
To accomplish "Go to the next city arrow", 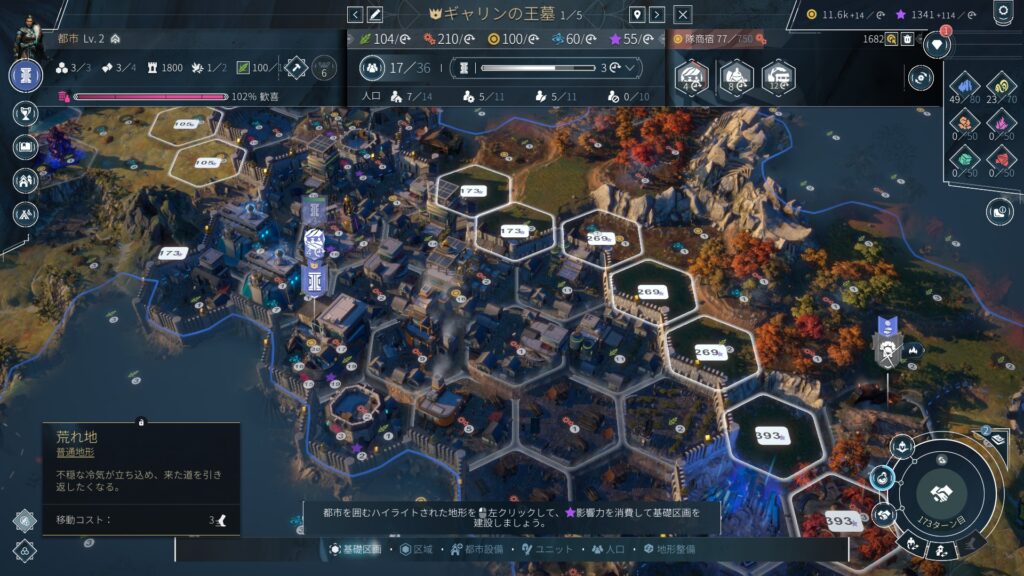I will 657,14.
